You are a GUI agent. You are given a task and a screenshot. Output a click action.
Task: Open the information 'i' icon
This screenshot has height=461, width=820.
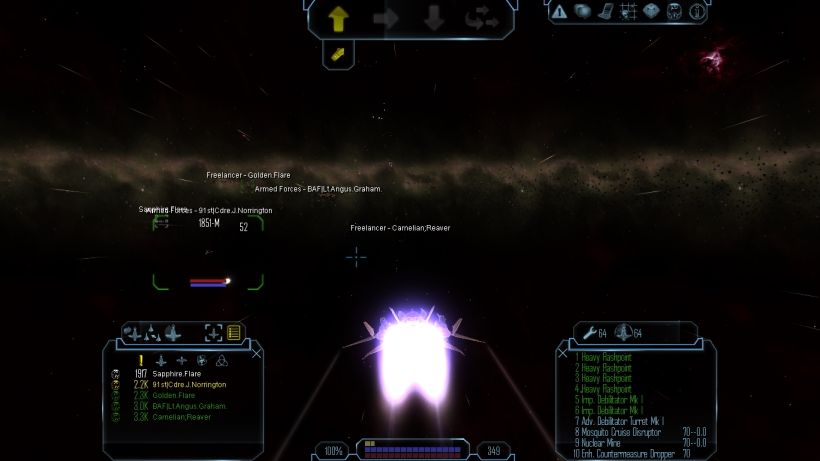[x=697, y=12]
